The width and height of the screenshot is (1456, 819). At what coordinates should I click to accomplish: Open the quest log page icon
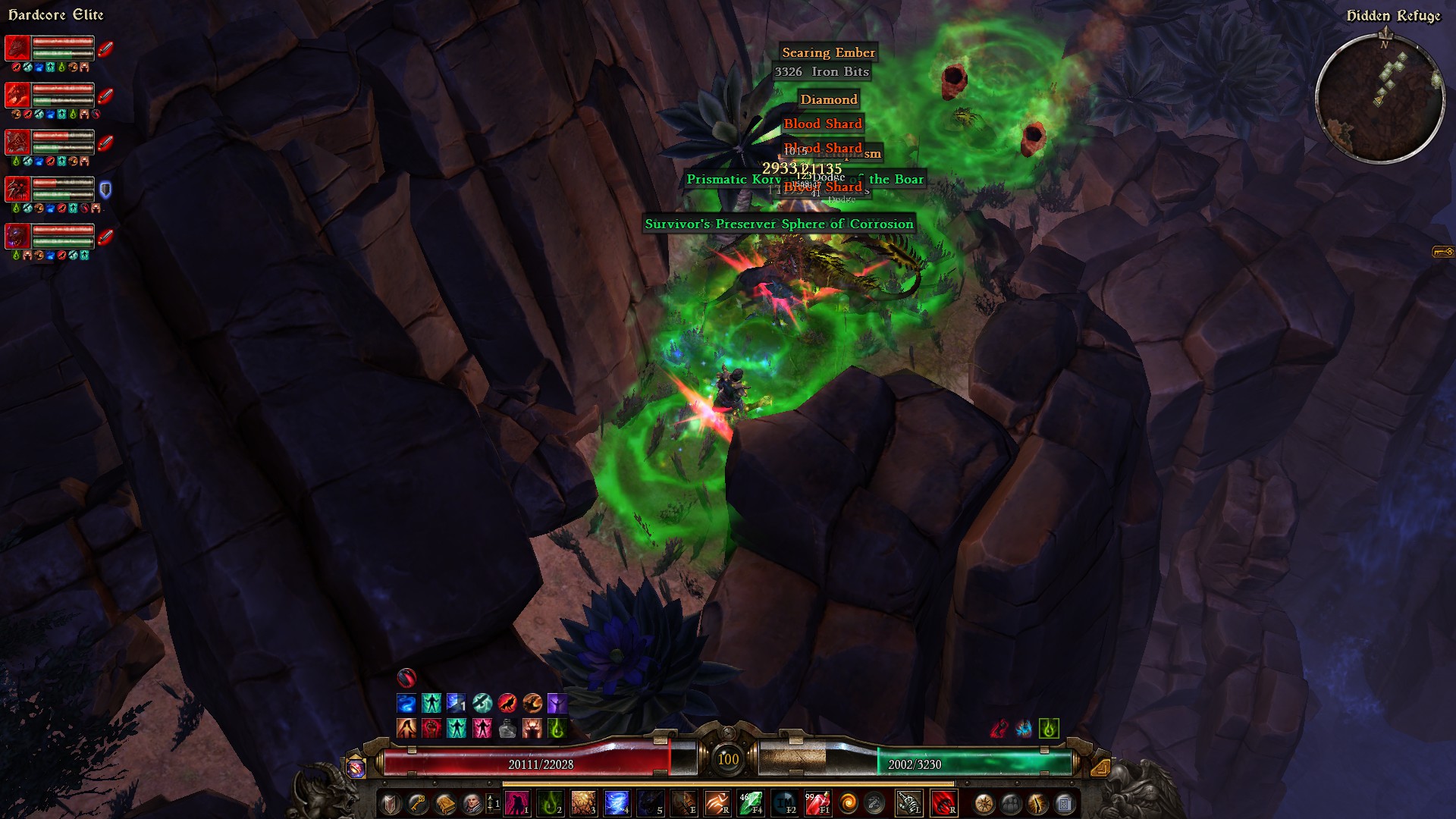(1065, 803)
